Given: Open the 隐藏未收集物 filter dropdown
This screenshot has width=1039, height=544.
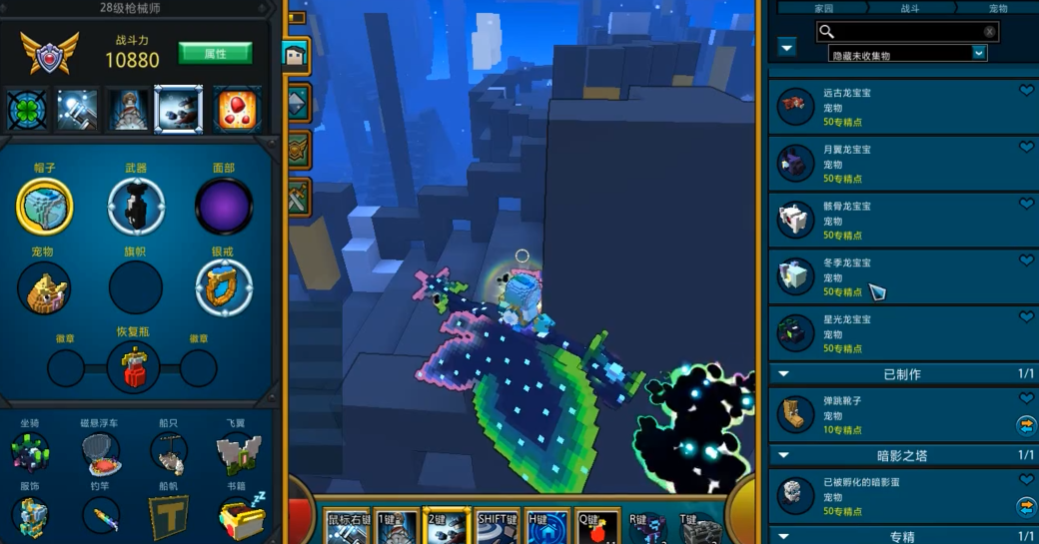Looking at the screenshot, I should point(907,53).
